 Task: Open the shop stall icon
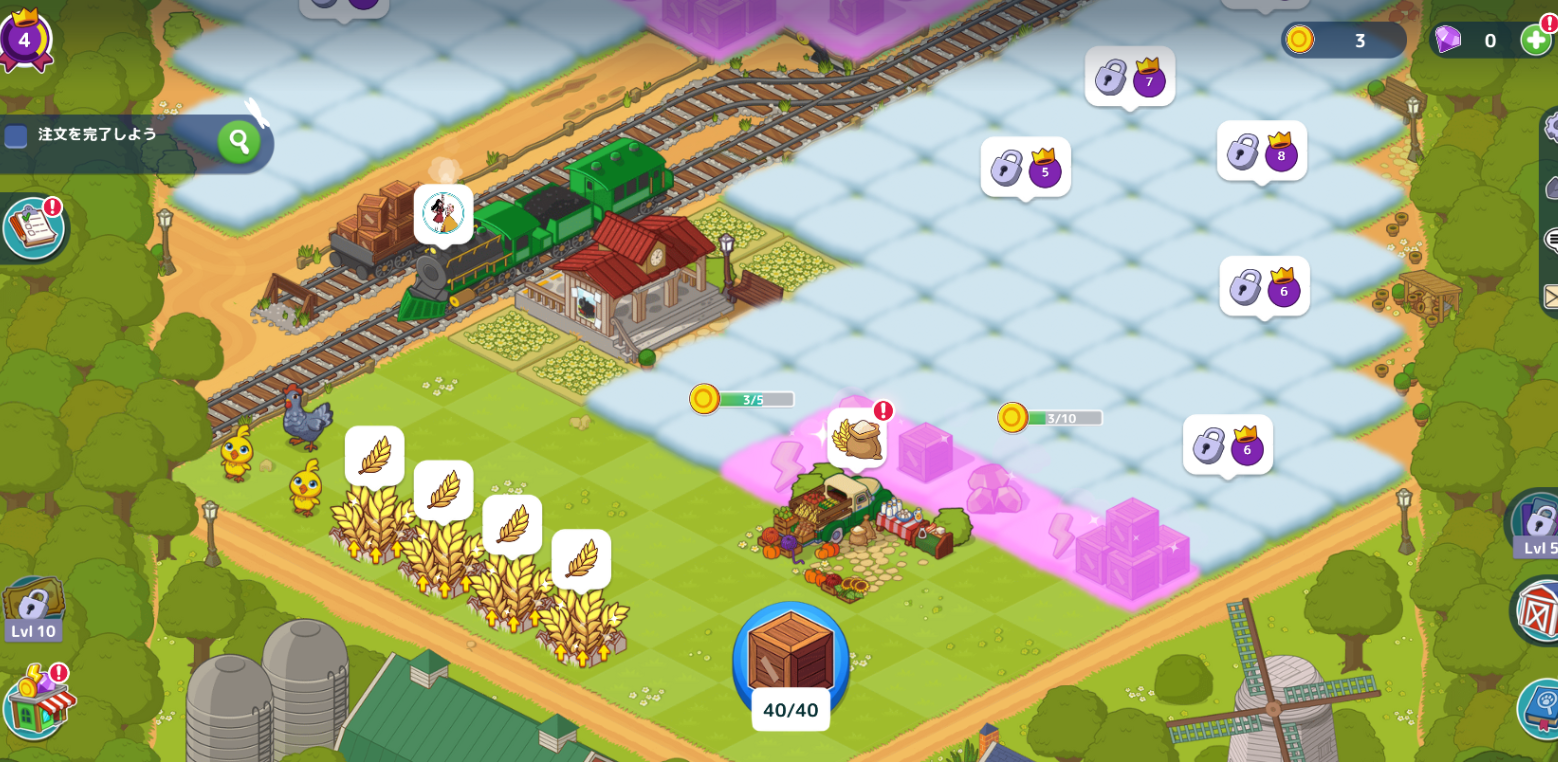coord(36,701)
